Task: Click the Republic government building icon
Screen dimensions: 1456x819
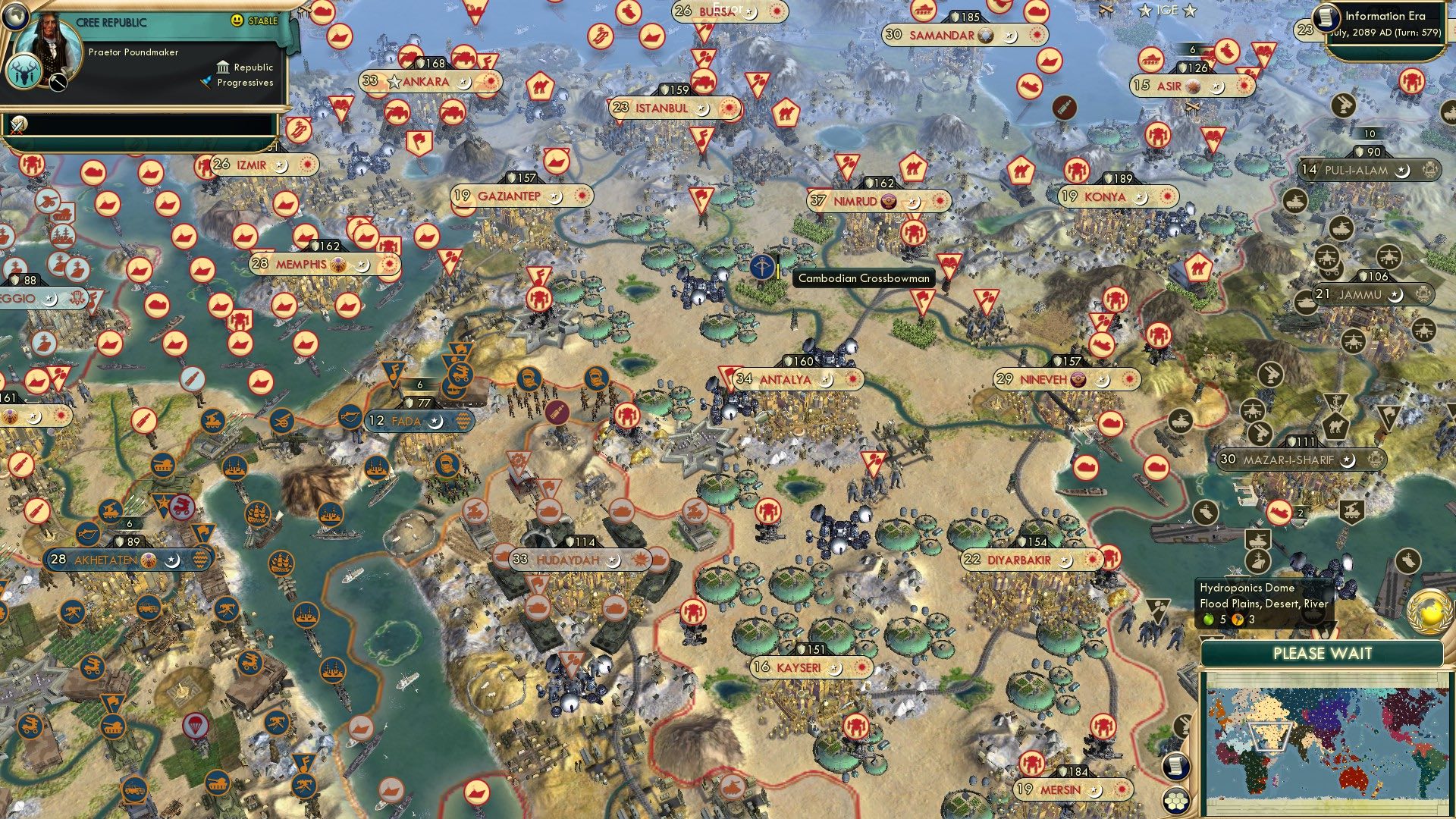Action: pos(223,68)
